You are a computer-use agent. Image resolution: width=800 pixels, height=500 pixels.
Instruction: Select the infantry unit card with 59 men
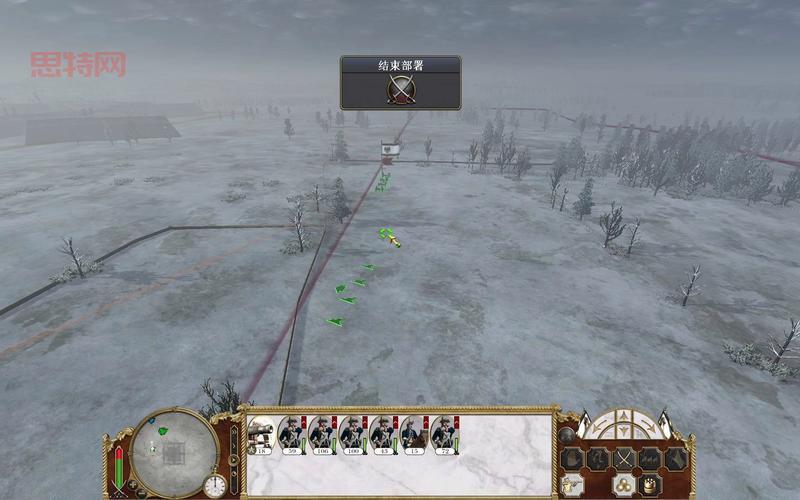[x=291, y=434]
